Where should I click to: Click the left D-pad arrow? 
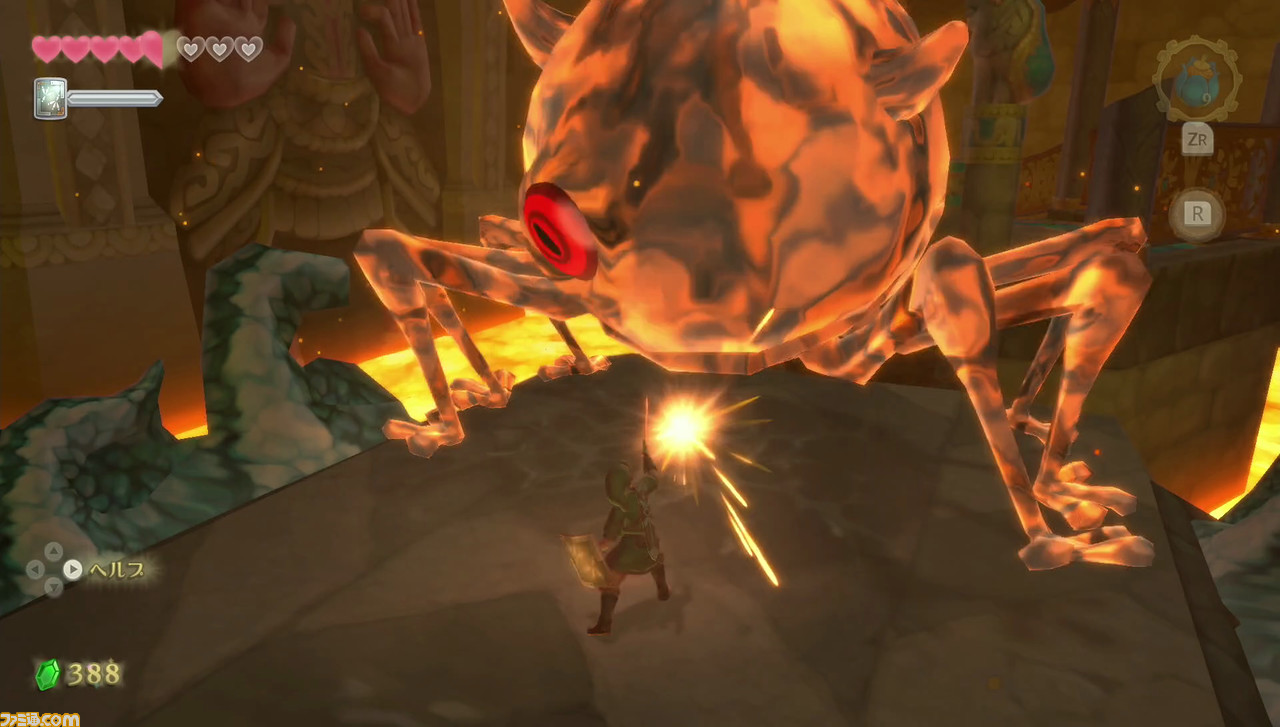pyautogui.click(x=35, y=569)
